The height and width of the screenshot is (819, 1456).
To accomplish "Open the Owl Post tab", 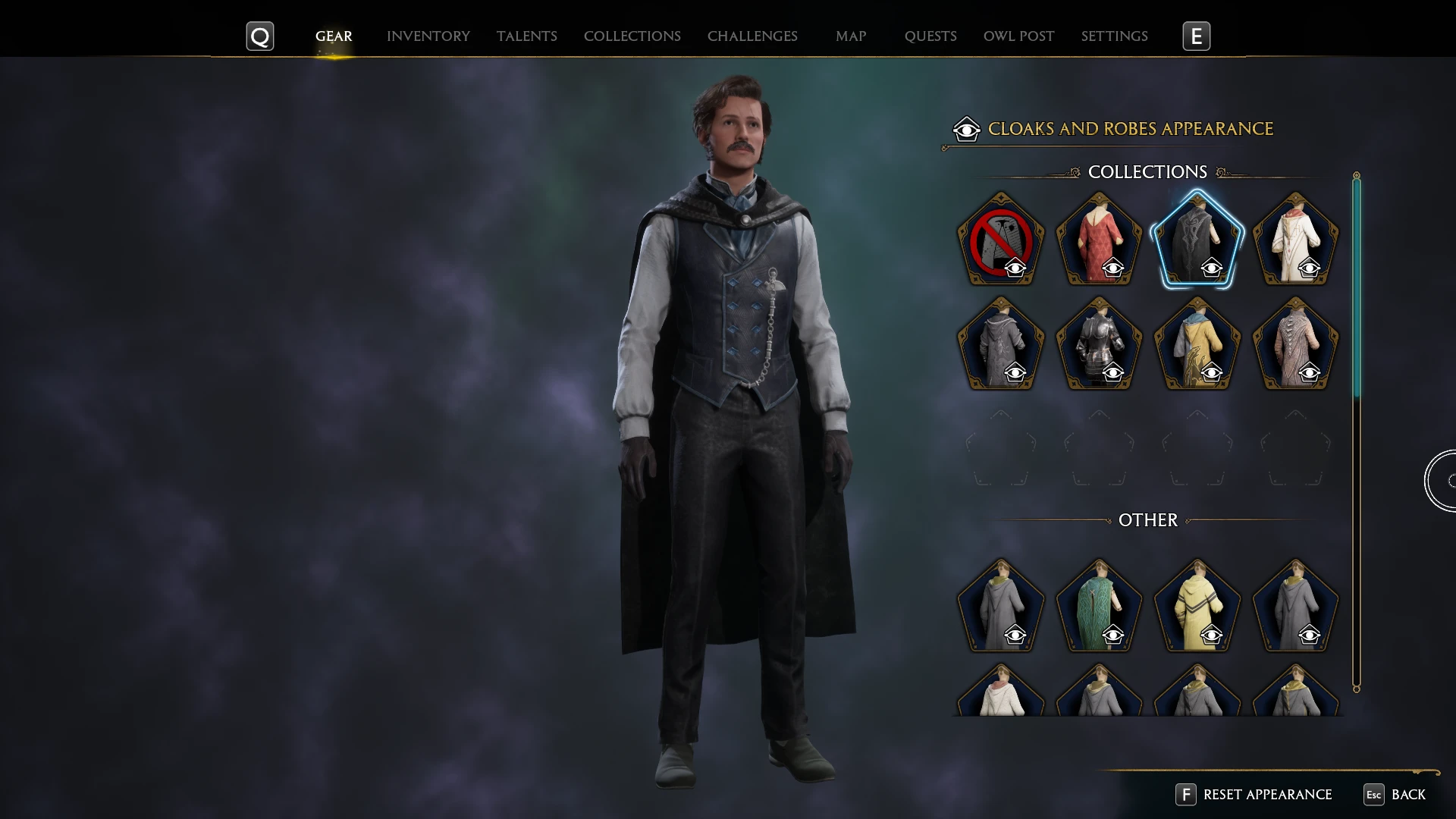I will [x=1018, y=36].
